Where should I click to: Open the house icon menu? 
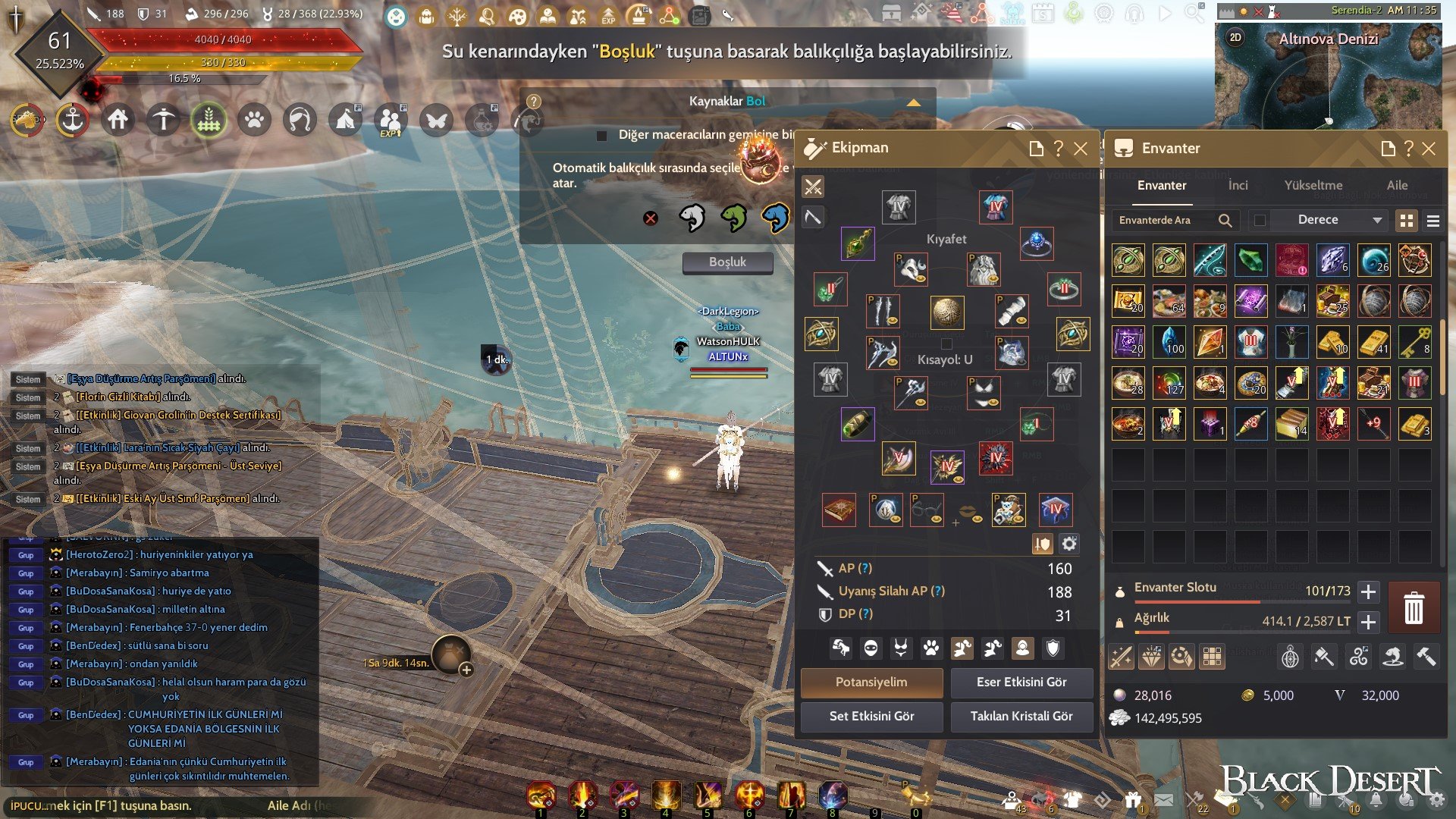pyautogui.click(x=118, y=120)
